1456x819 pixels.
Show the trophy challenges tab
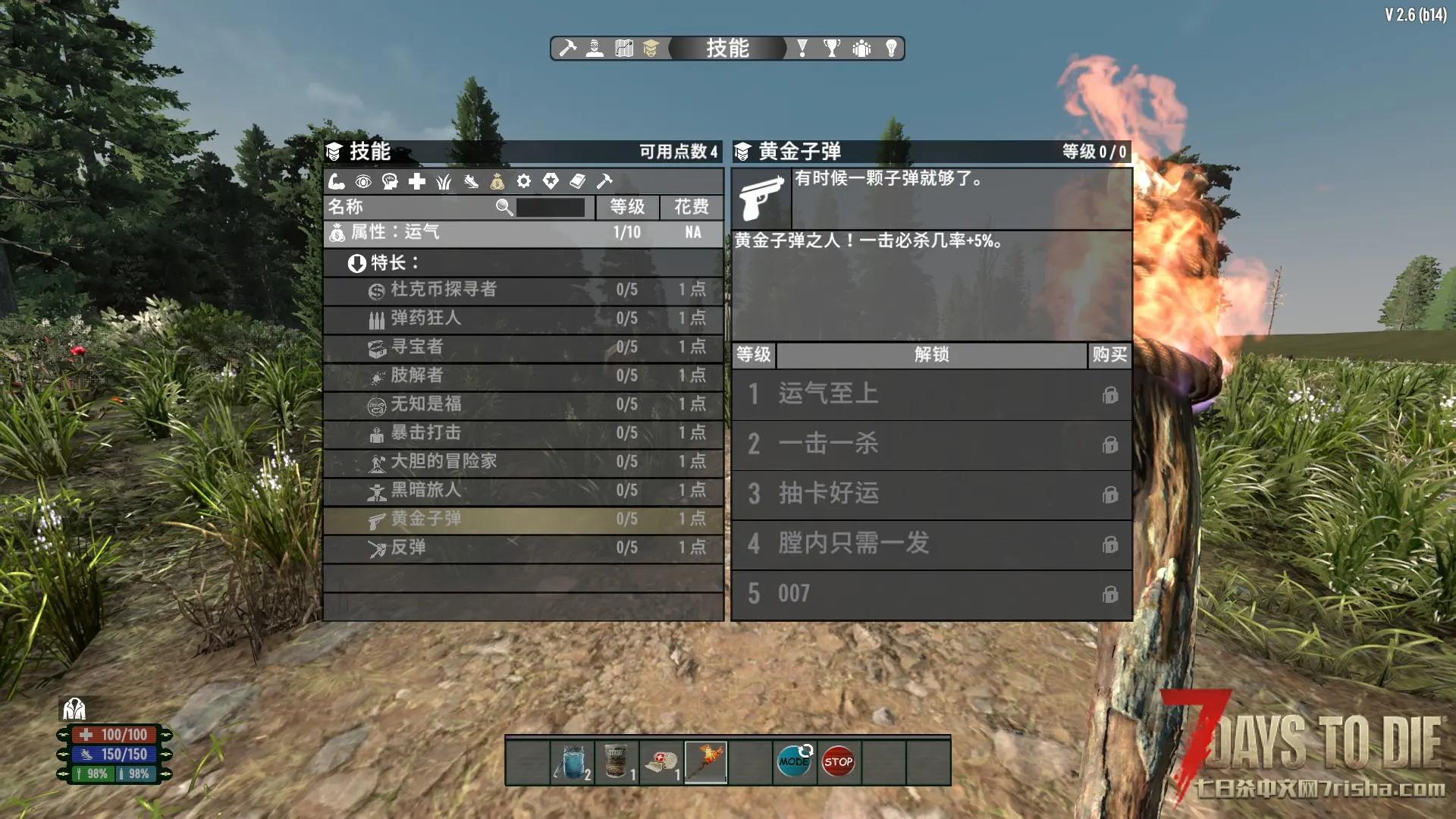click(832, 49)
